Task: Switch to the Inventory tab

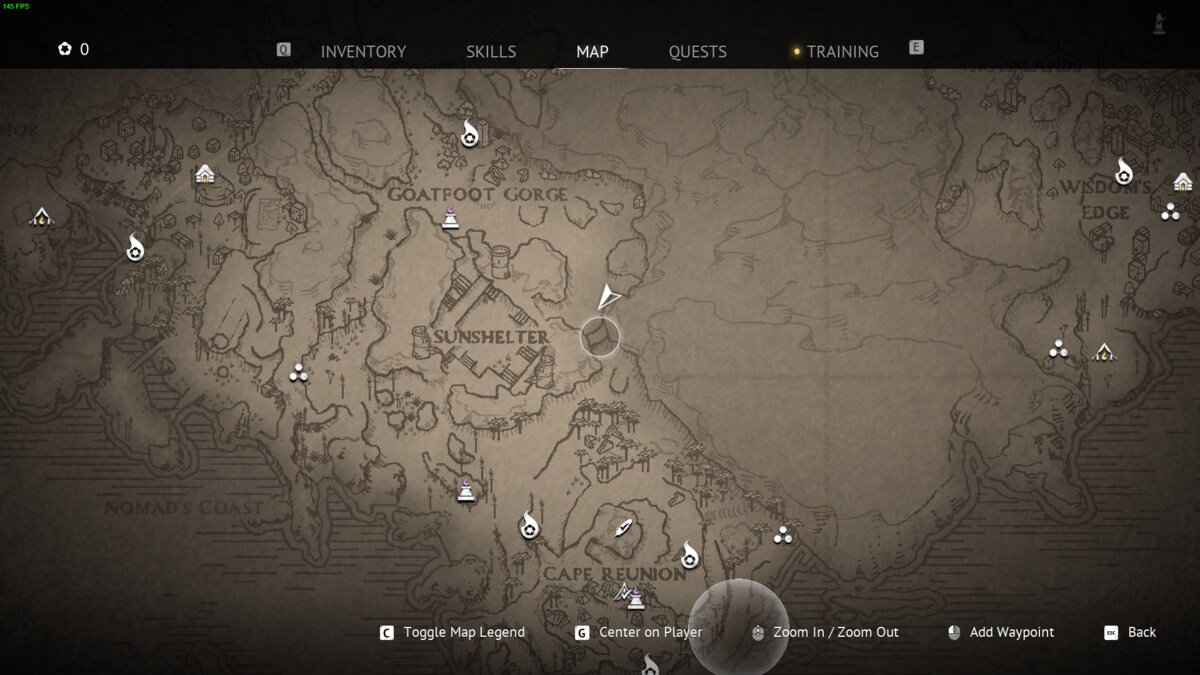Action: [363, 52]
